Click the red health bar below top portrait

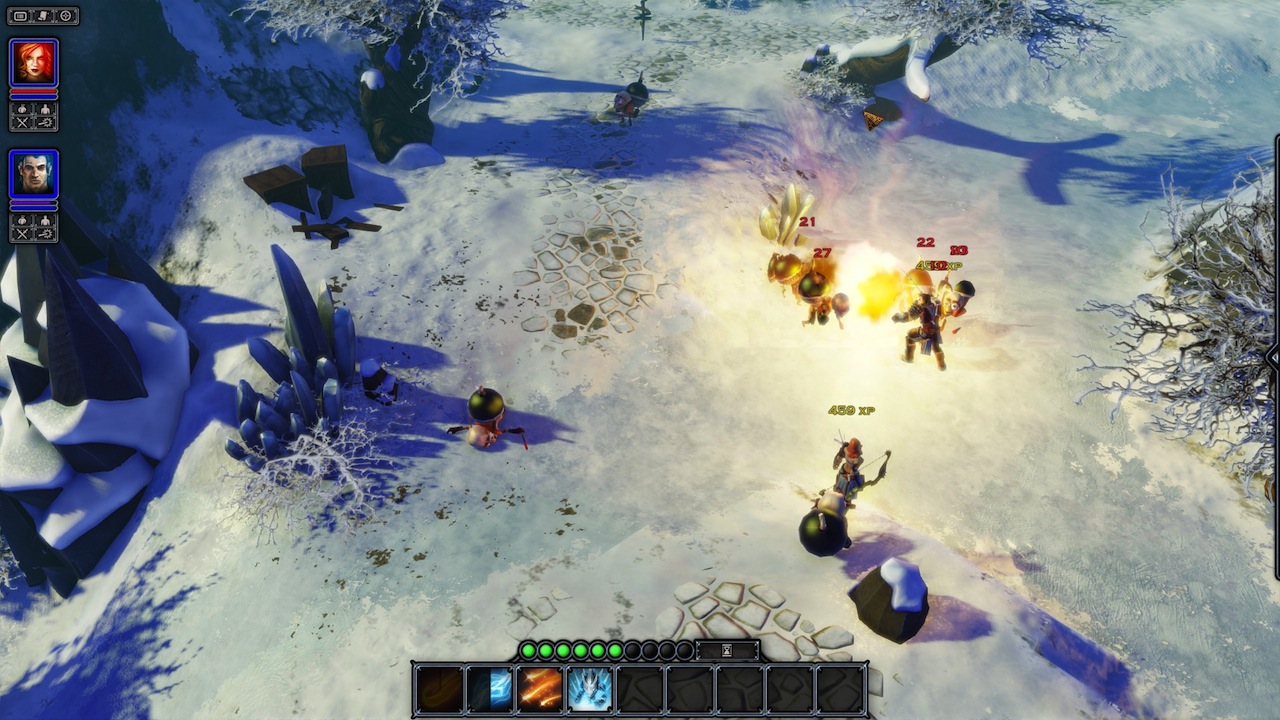click(x=33, y=92)
